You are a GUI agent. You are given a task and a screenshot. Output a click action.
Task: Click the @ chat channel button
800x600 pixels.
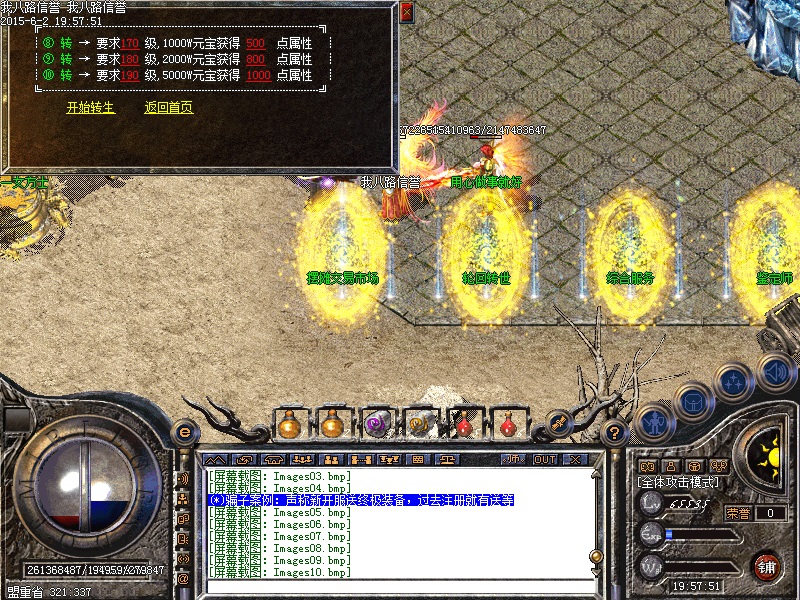click(184, 577)
